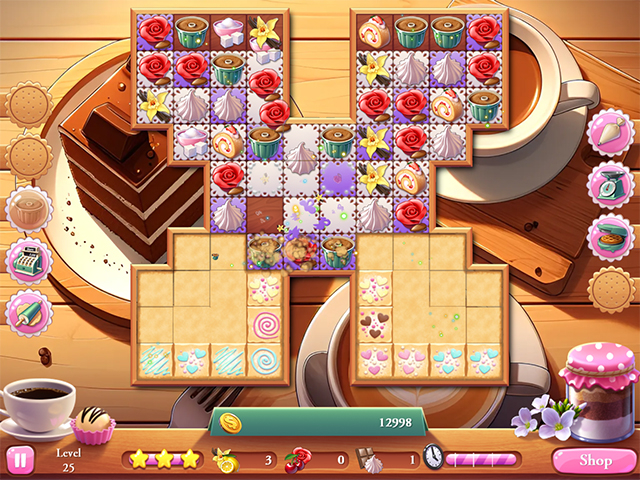The width and height of the screenshot is (640, 480).
Task: Select the greyed-out chocolate cake power-up
Action: 28,209
